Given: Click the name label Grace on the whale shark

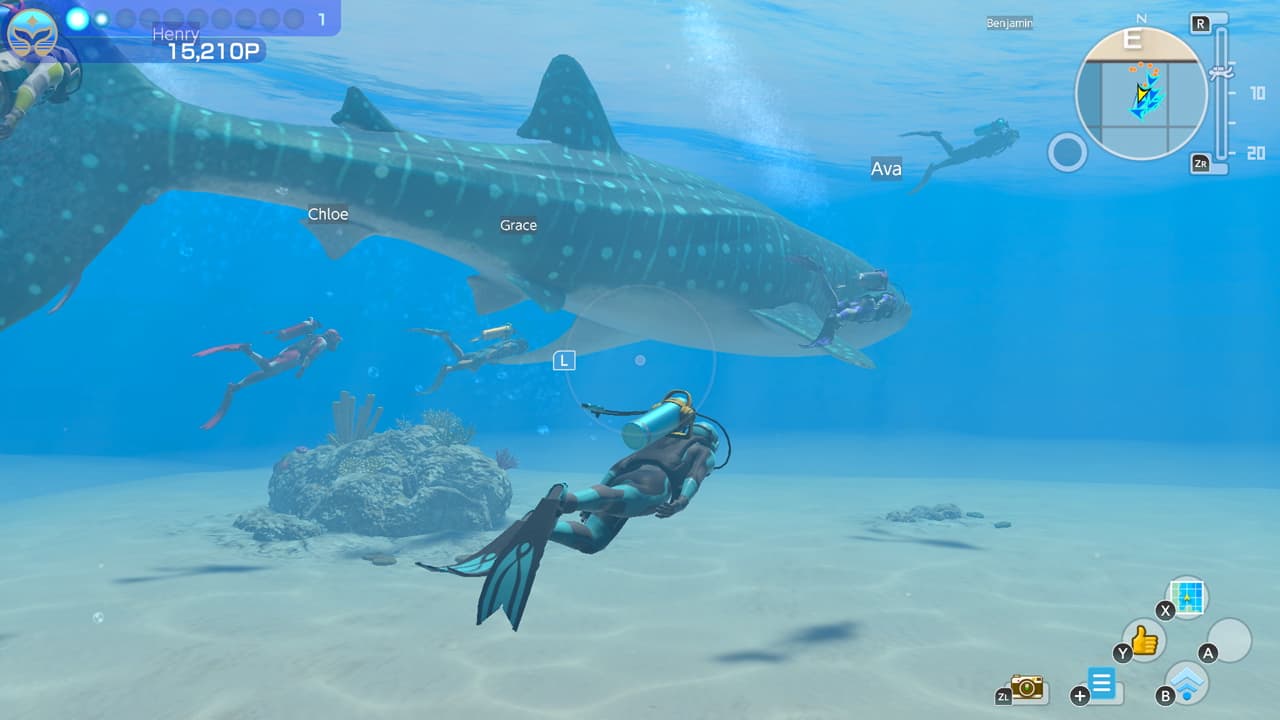Looking at the screenshot, I should click(518, 226).
